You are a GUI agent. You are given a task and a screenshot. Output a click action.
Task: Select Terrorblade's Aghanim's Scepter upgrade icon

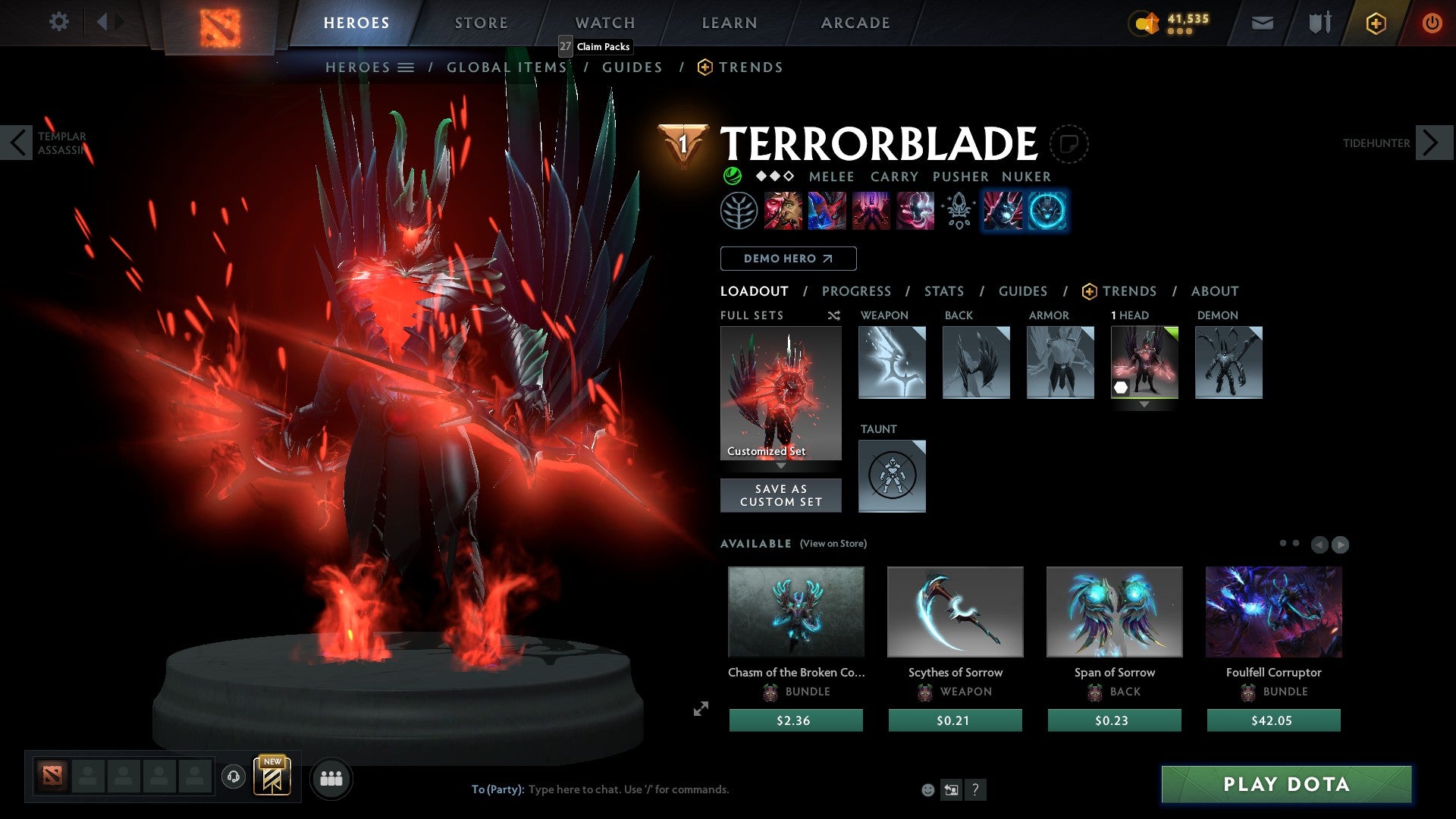(957, 211)
